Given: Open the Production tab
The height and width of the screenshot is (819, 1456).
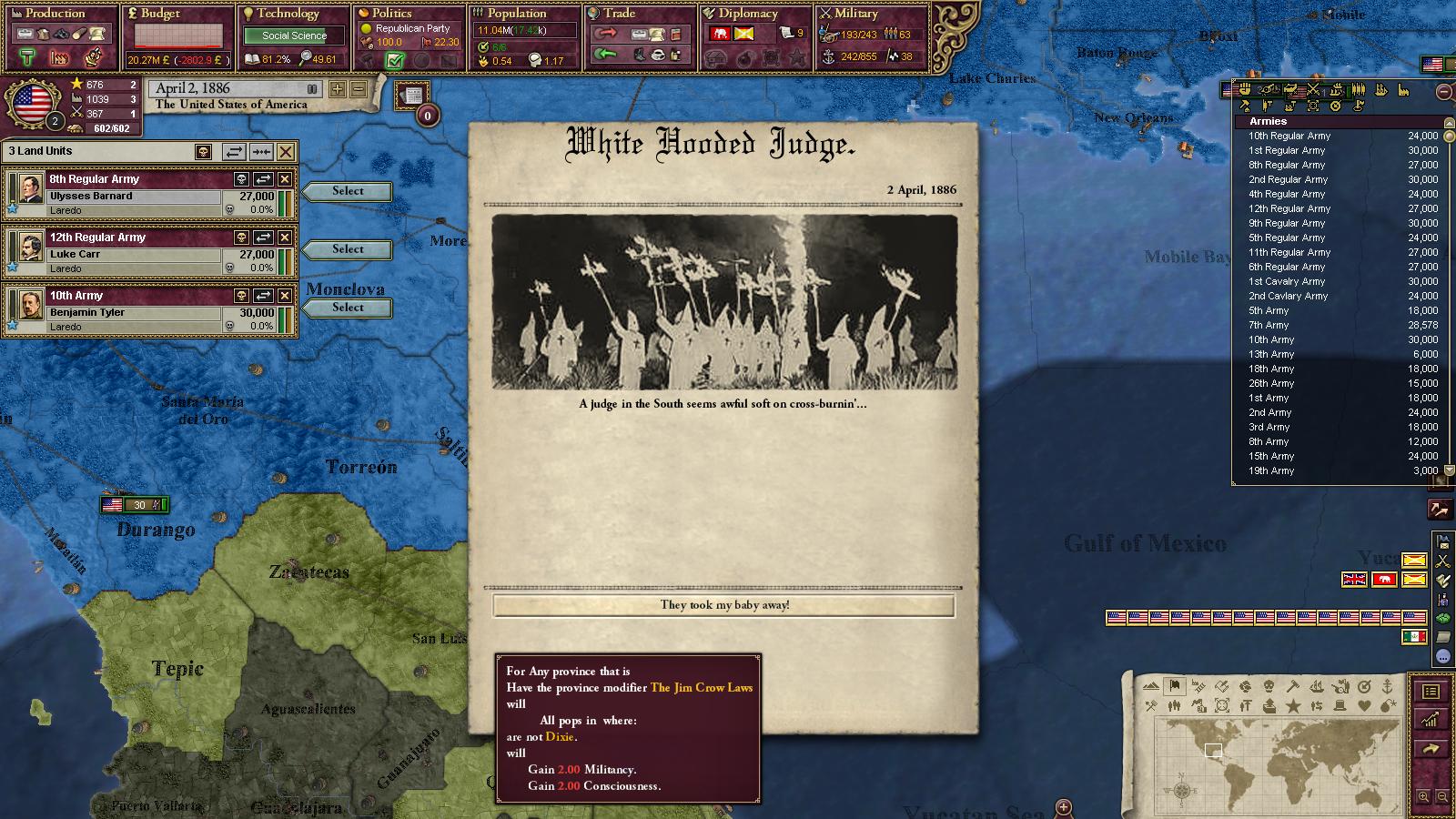Looking at the screenshot, I should coord(55,14).
